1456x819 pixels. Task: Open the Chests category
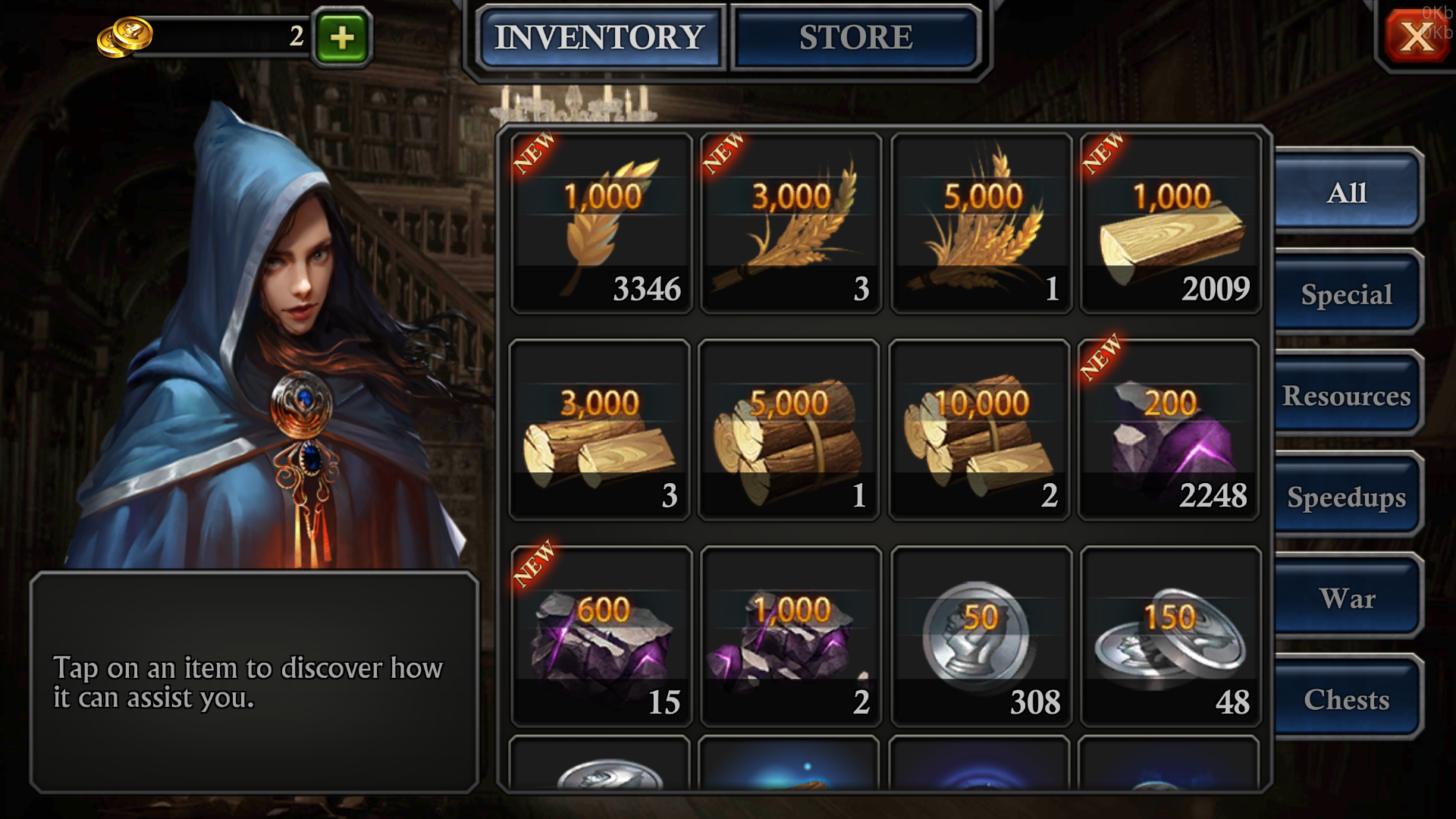point(1346,699)
